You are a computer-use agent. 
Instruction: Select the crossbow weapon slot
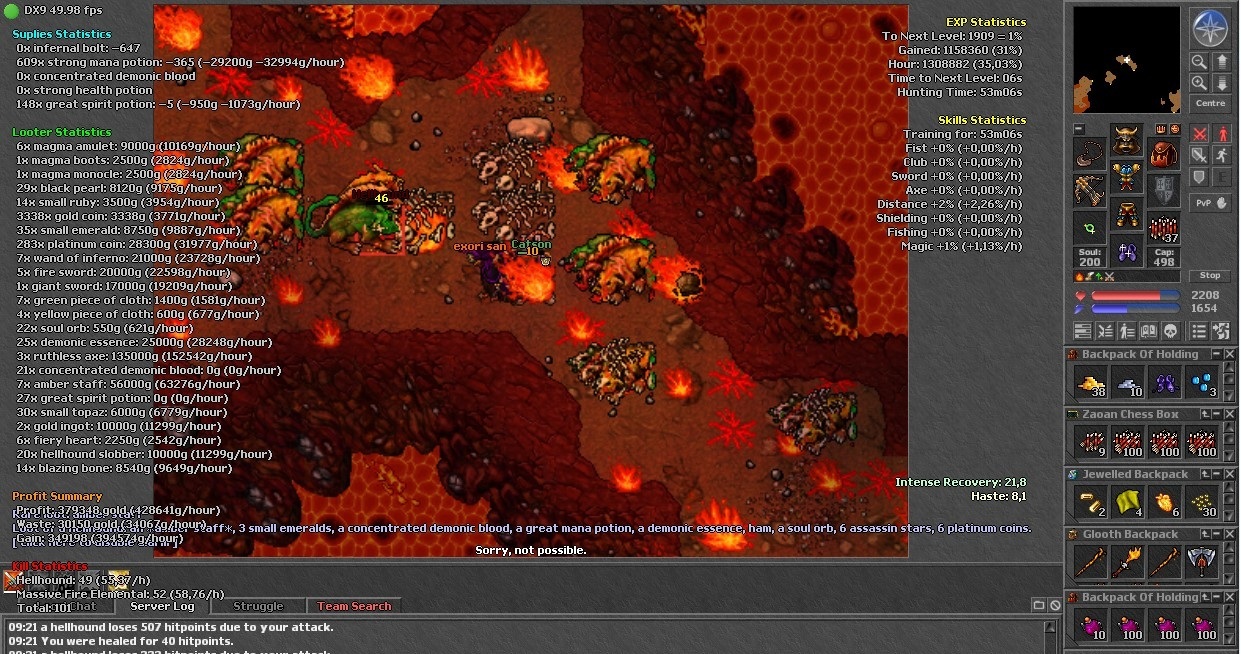(1090, 188)
